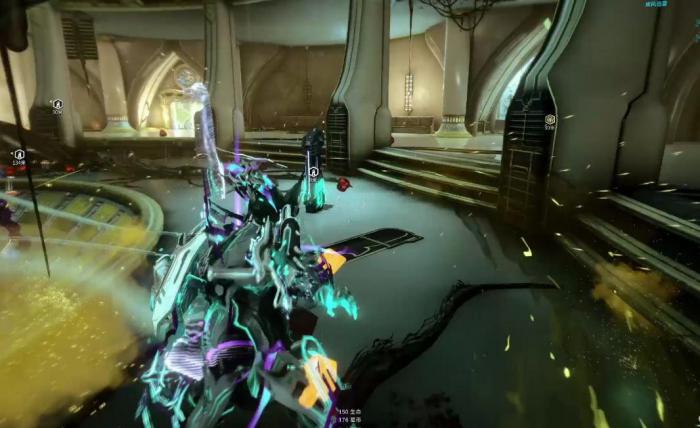Select the cube-shaped waypoint marker
This screenshot has width=700, height=428.
coord(550,119)
